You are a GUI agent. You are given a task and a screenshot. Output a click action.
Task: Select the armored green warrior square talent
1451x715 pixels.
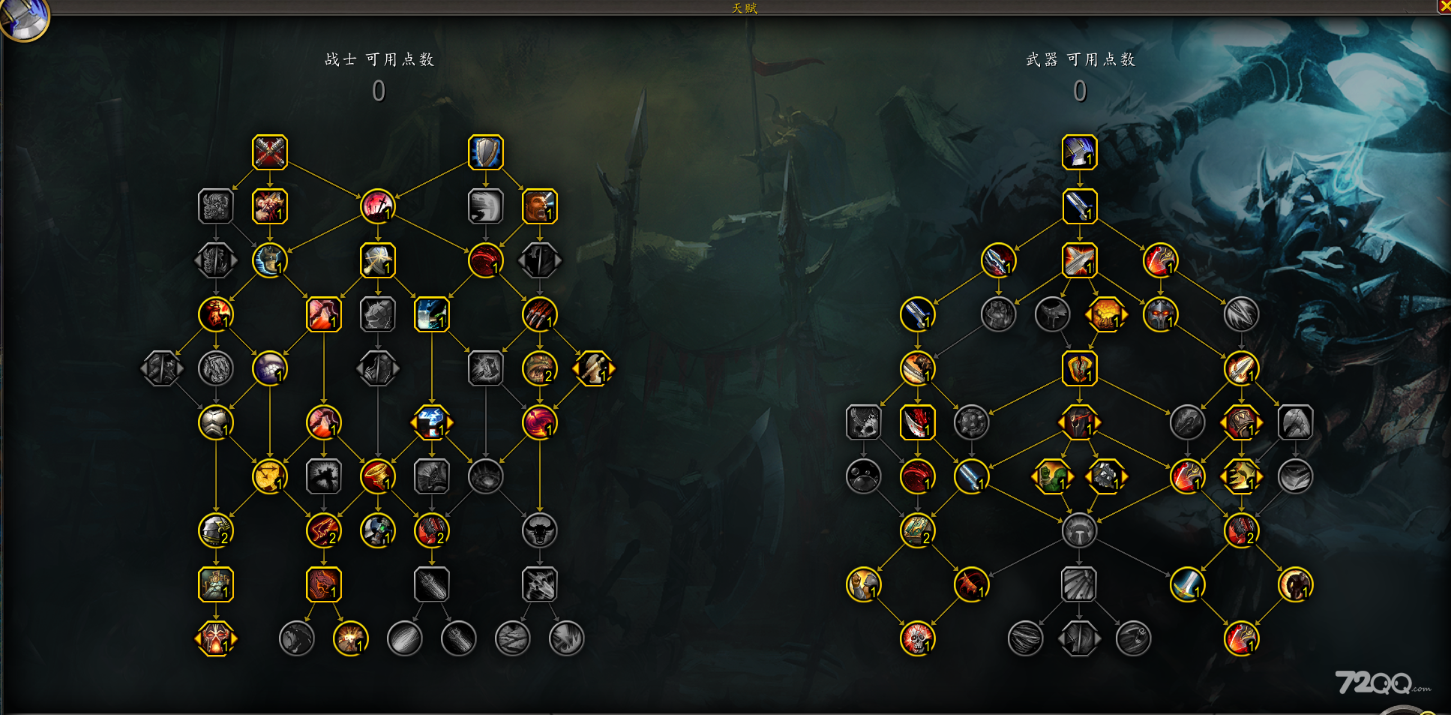pyautogui.click(x=216, y=585)
